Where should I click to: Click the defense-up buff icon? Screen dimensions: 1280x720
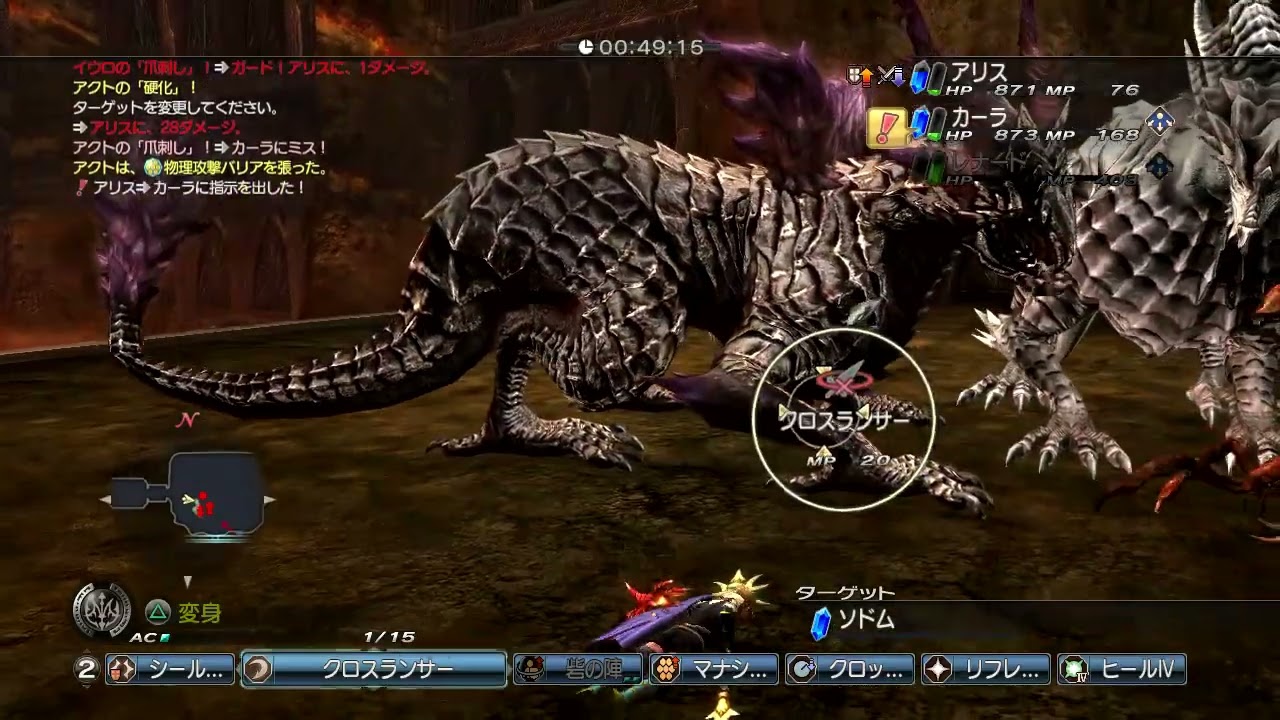click(x=859, y=76)
